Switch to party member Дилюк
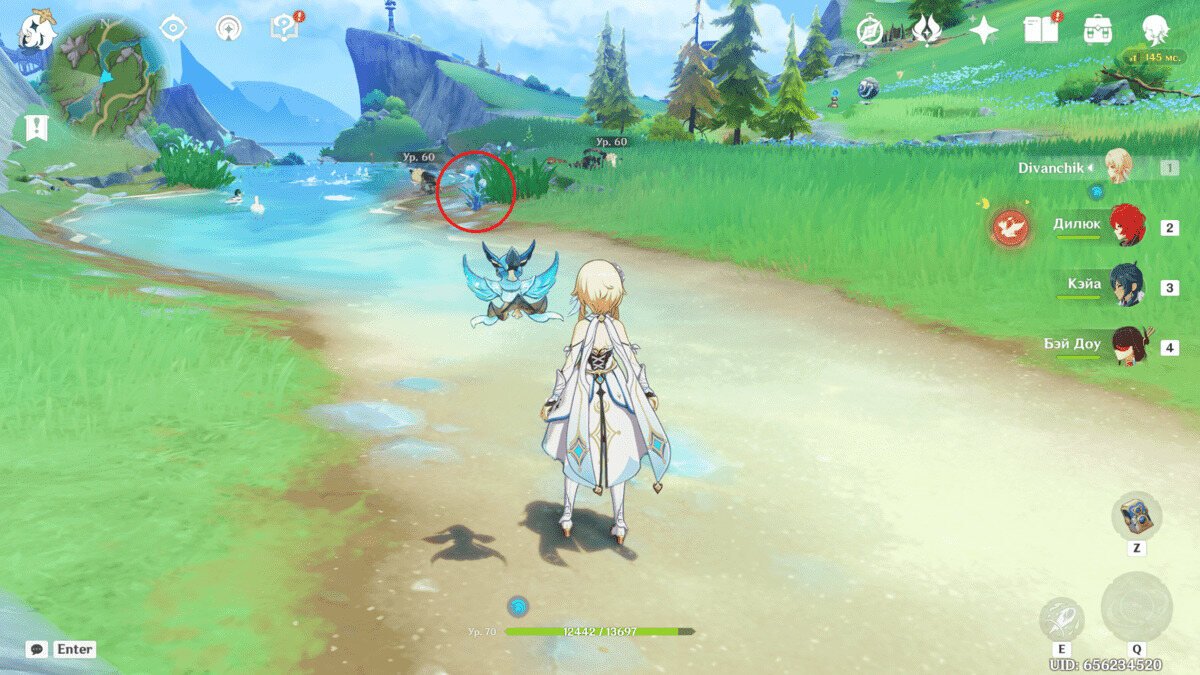 [1126, 226]
